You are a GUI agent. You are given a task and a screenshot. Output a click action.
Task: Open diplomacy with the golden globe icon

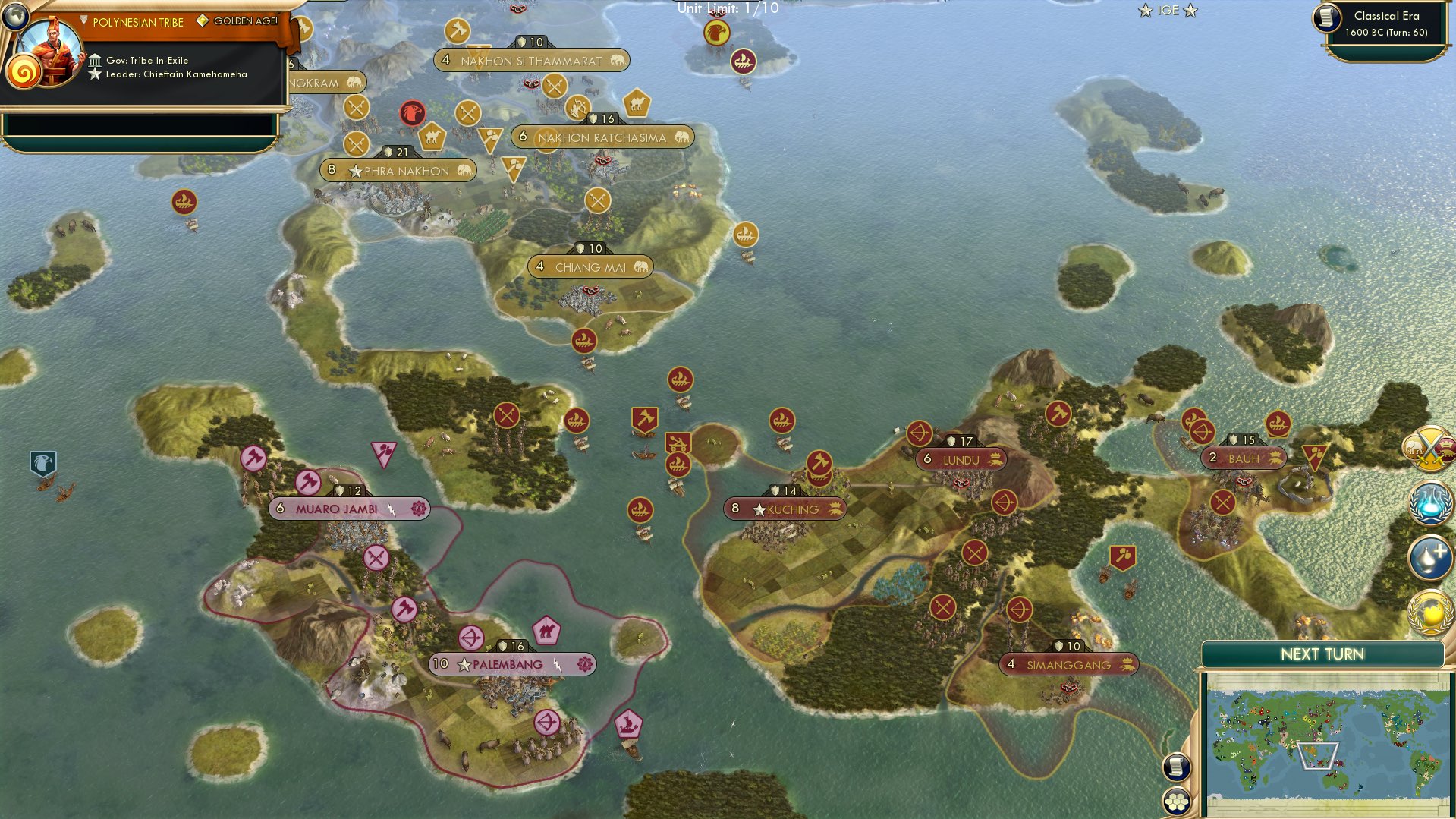coord(1429,615)
